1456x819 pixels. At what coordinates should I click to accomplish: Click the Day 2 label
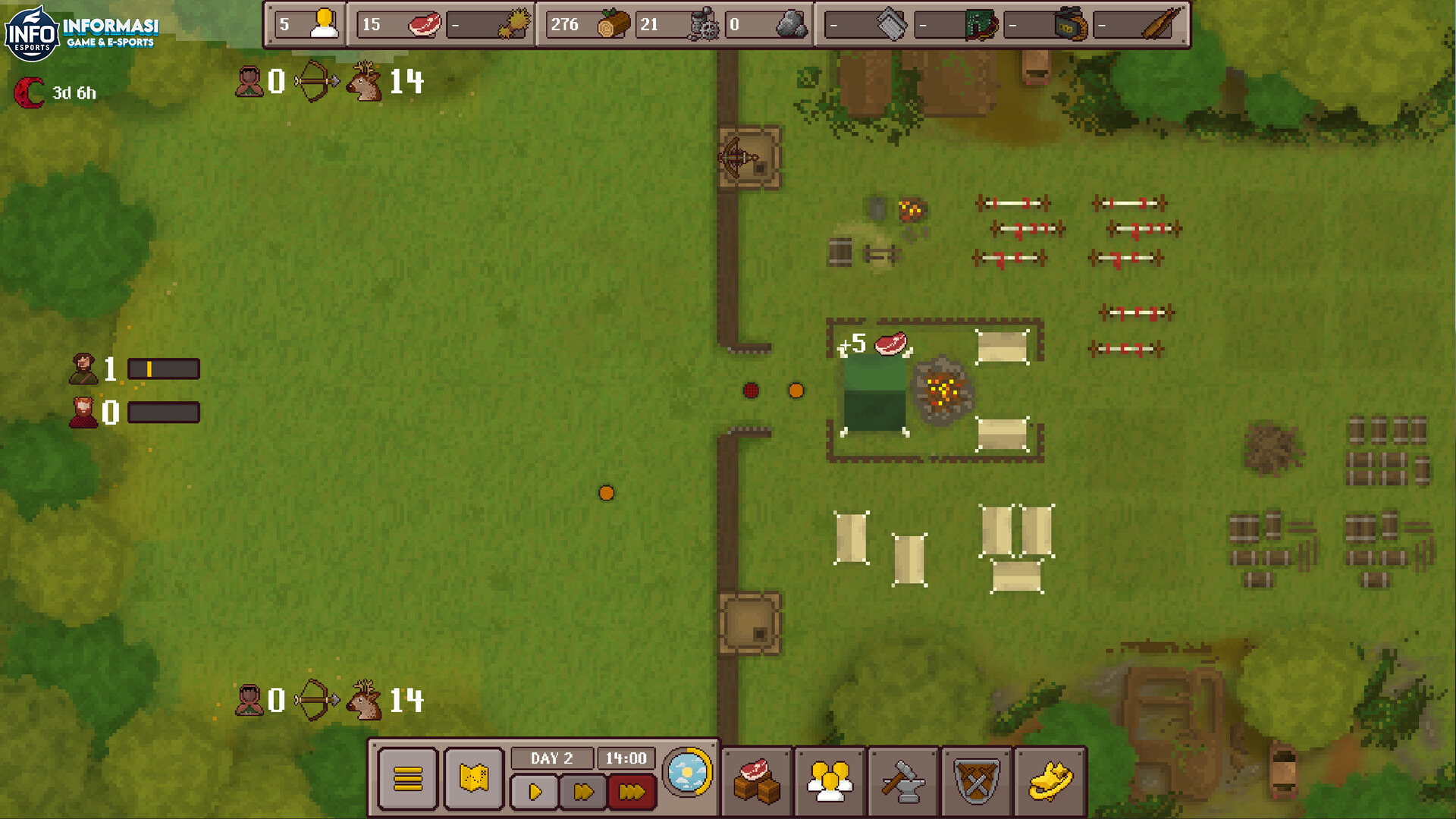[x=553, y=757]
